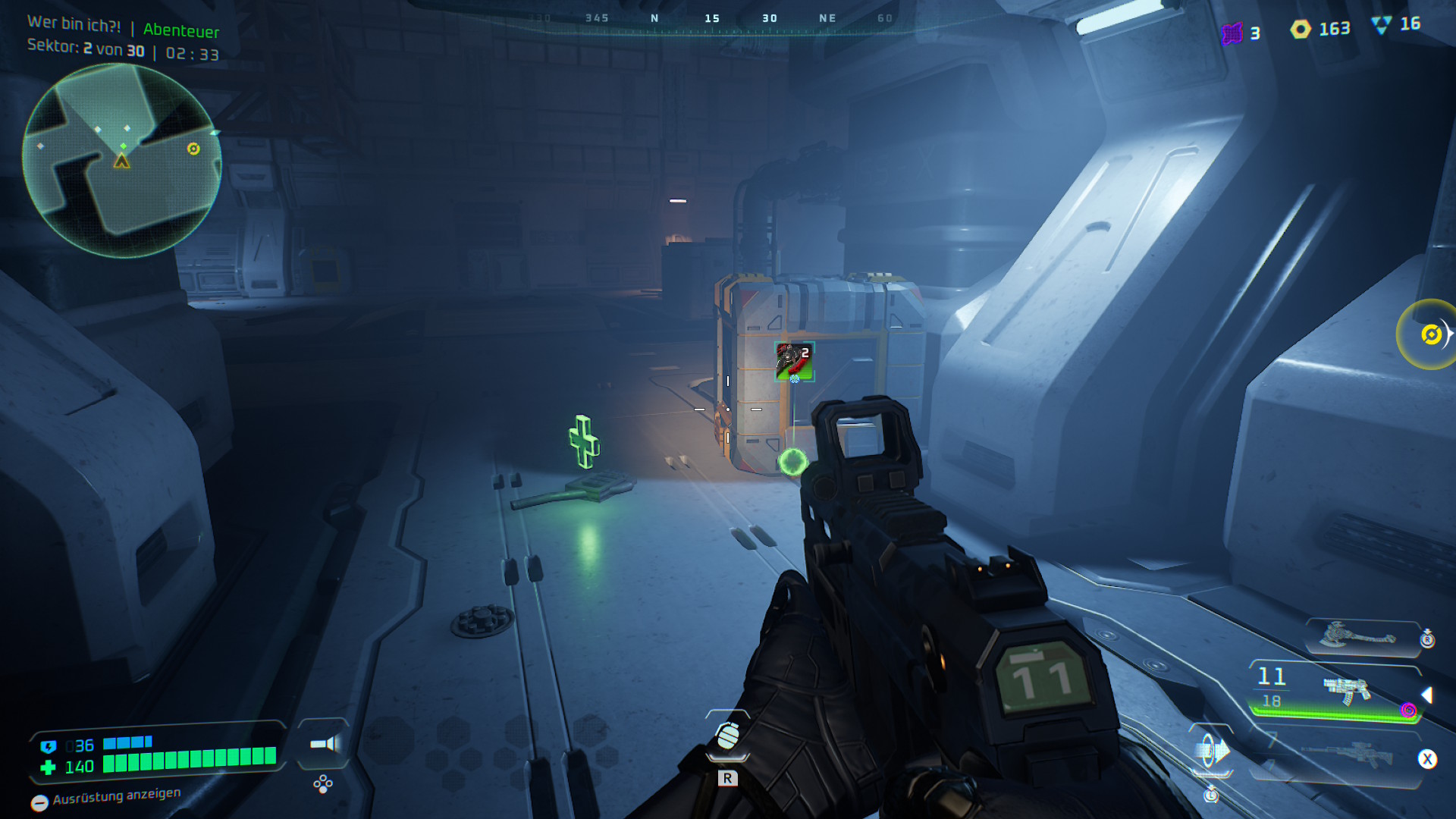Screen dimensions: 1456x819
Task: Toggle the flashlight icon
Action: pyautogui.click(x=324, y=744)
